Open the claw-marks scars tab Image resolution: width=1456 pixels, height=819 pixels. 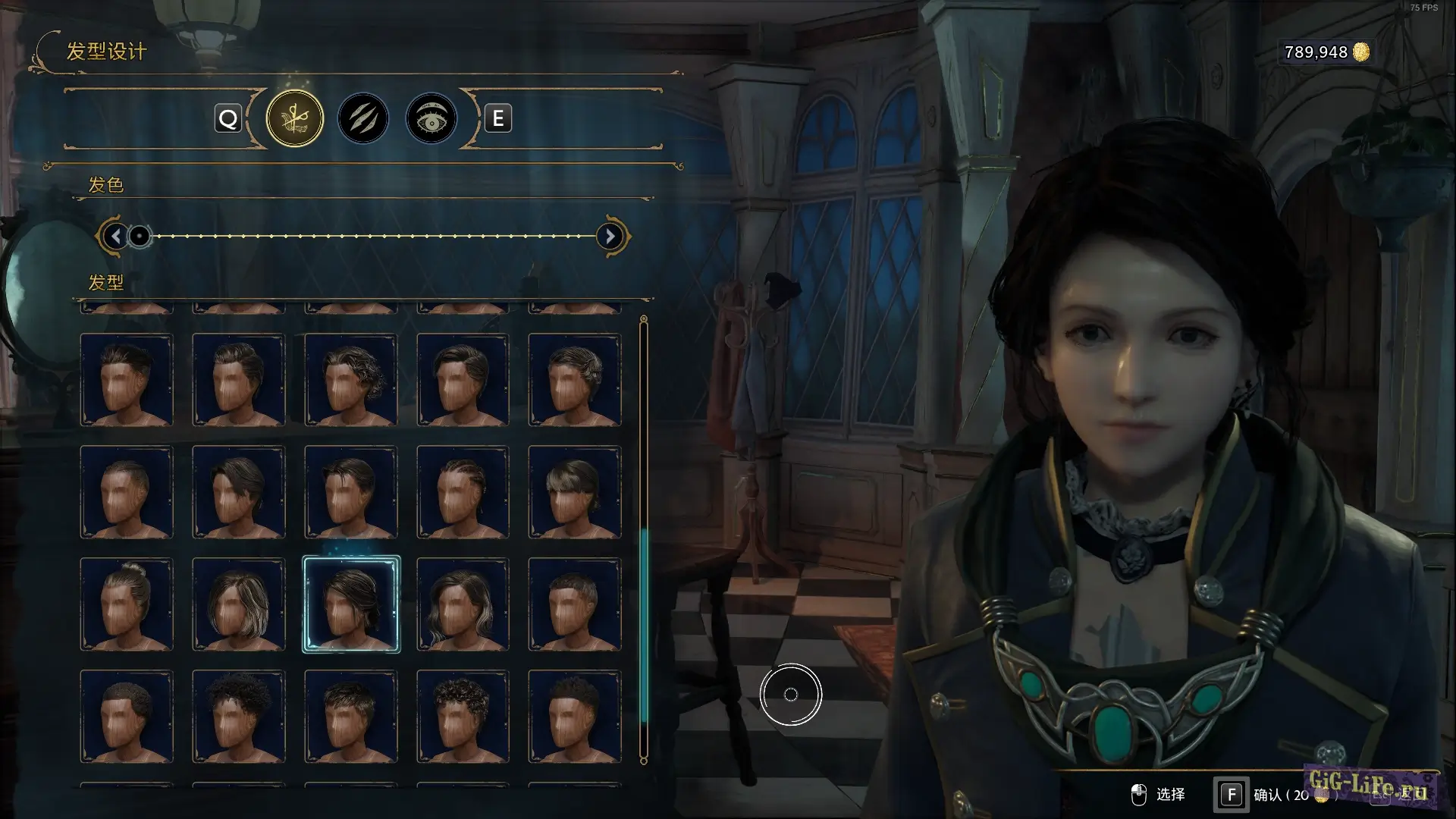tap(363, 118)
